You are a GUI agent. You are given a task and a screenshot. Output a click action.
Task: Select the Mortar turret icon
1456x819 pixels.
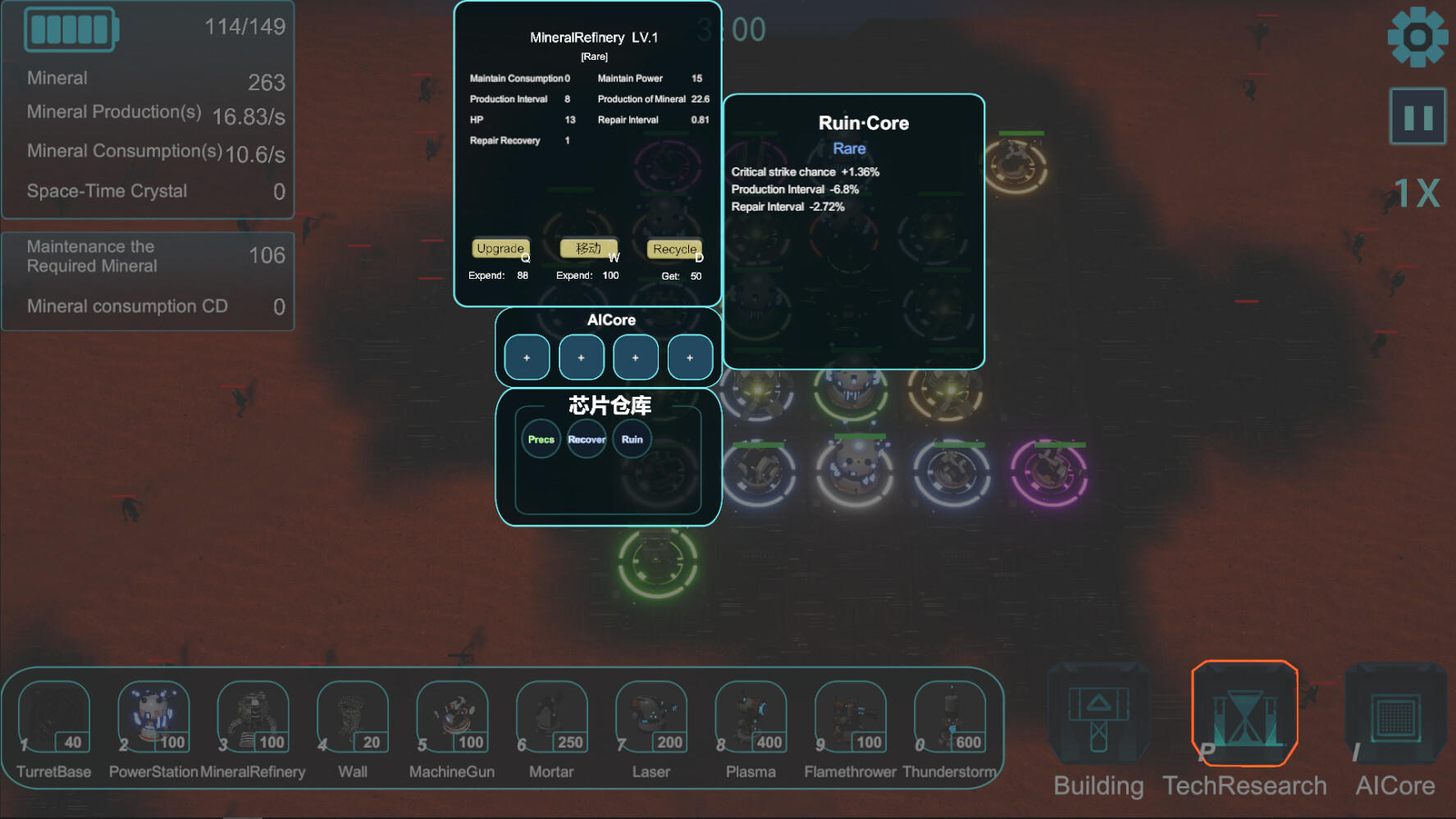pos(550,717)
